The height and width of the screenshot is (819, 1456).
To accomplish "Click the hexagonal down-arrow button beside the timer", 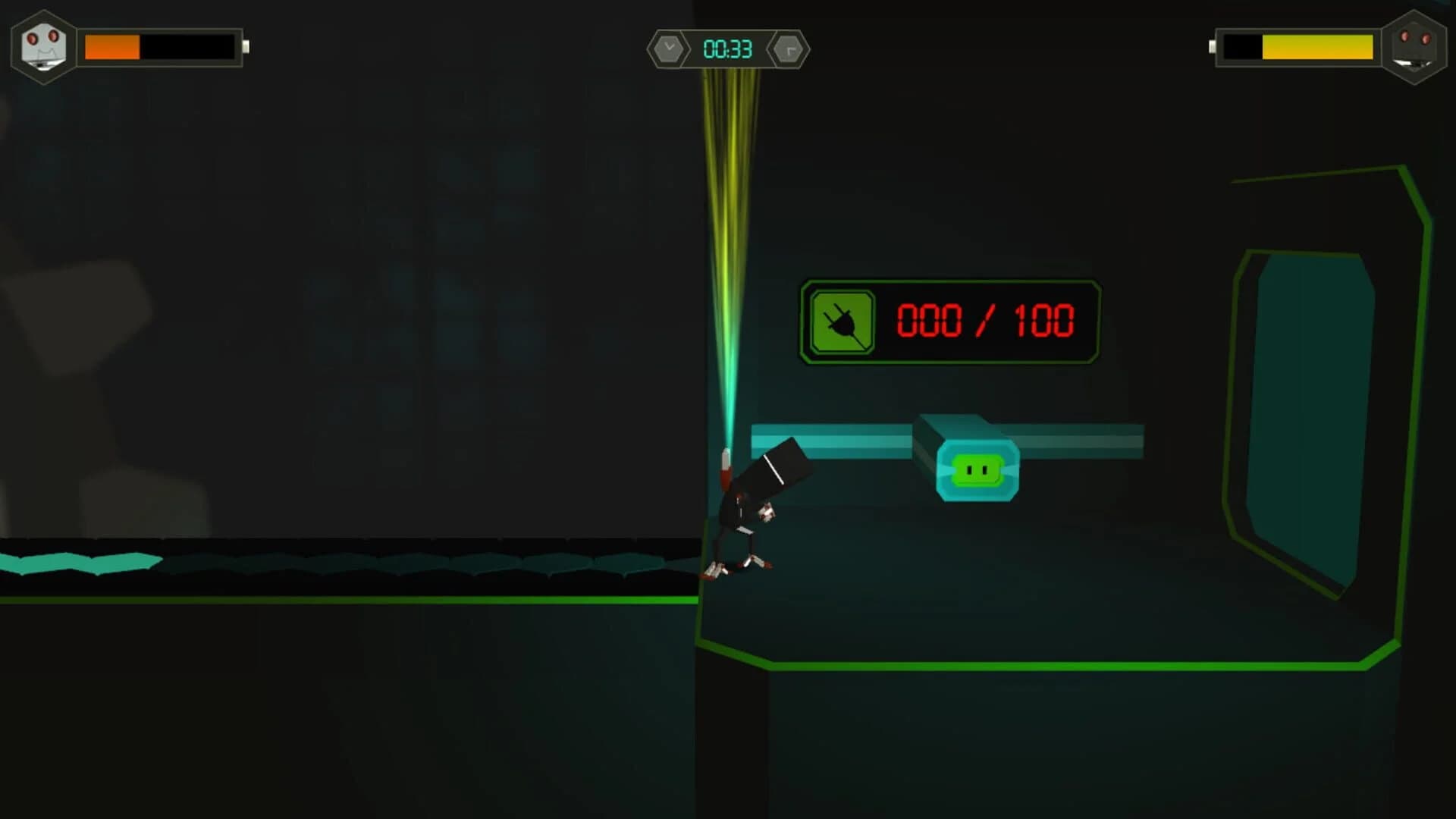I will 667,49.
